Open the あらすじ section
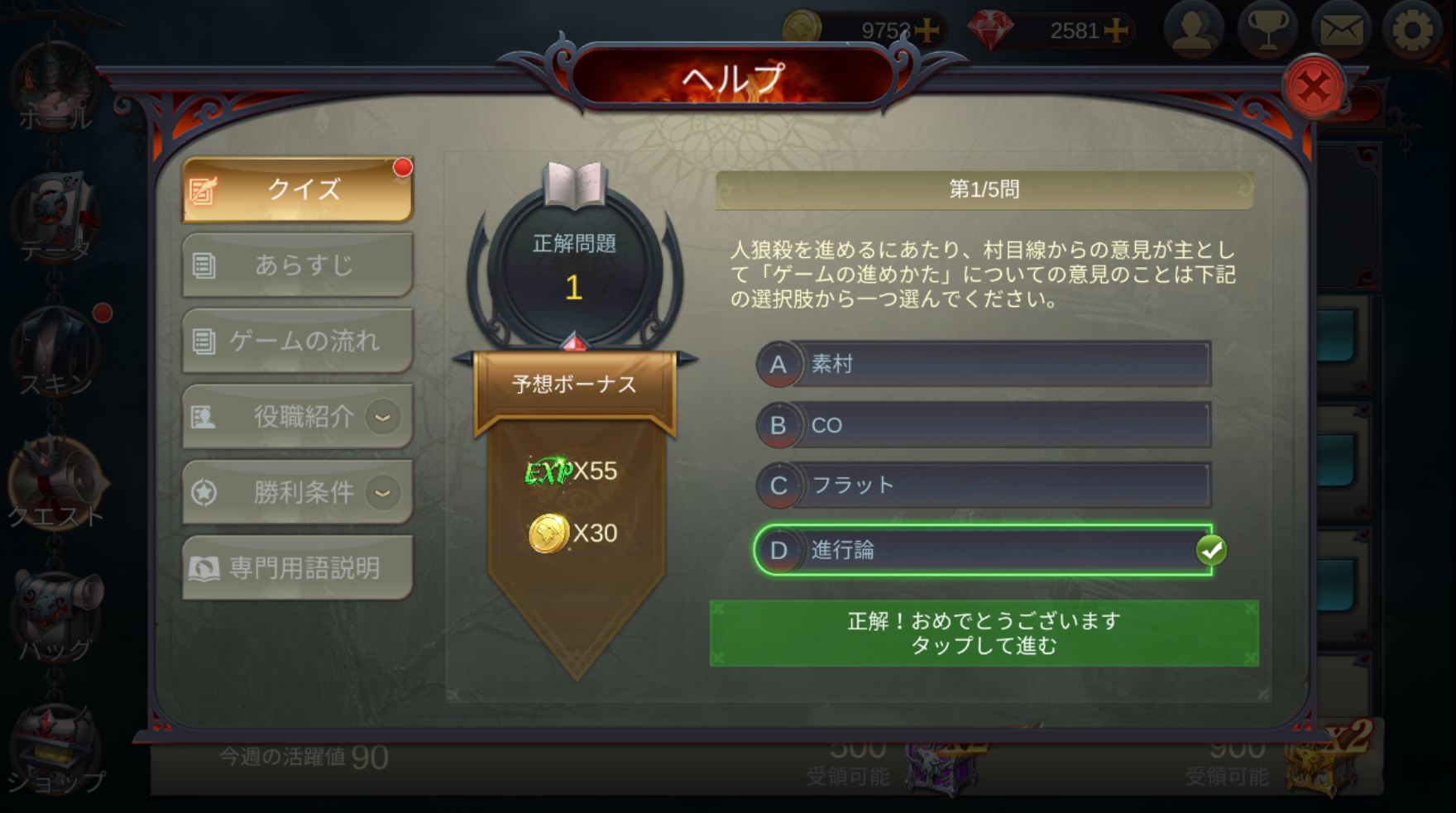This screenshot has height=813, width=1456. (x=298, y=265)
